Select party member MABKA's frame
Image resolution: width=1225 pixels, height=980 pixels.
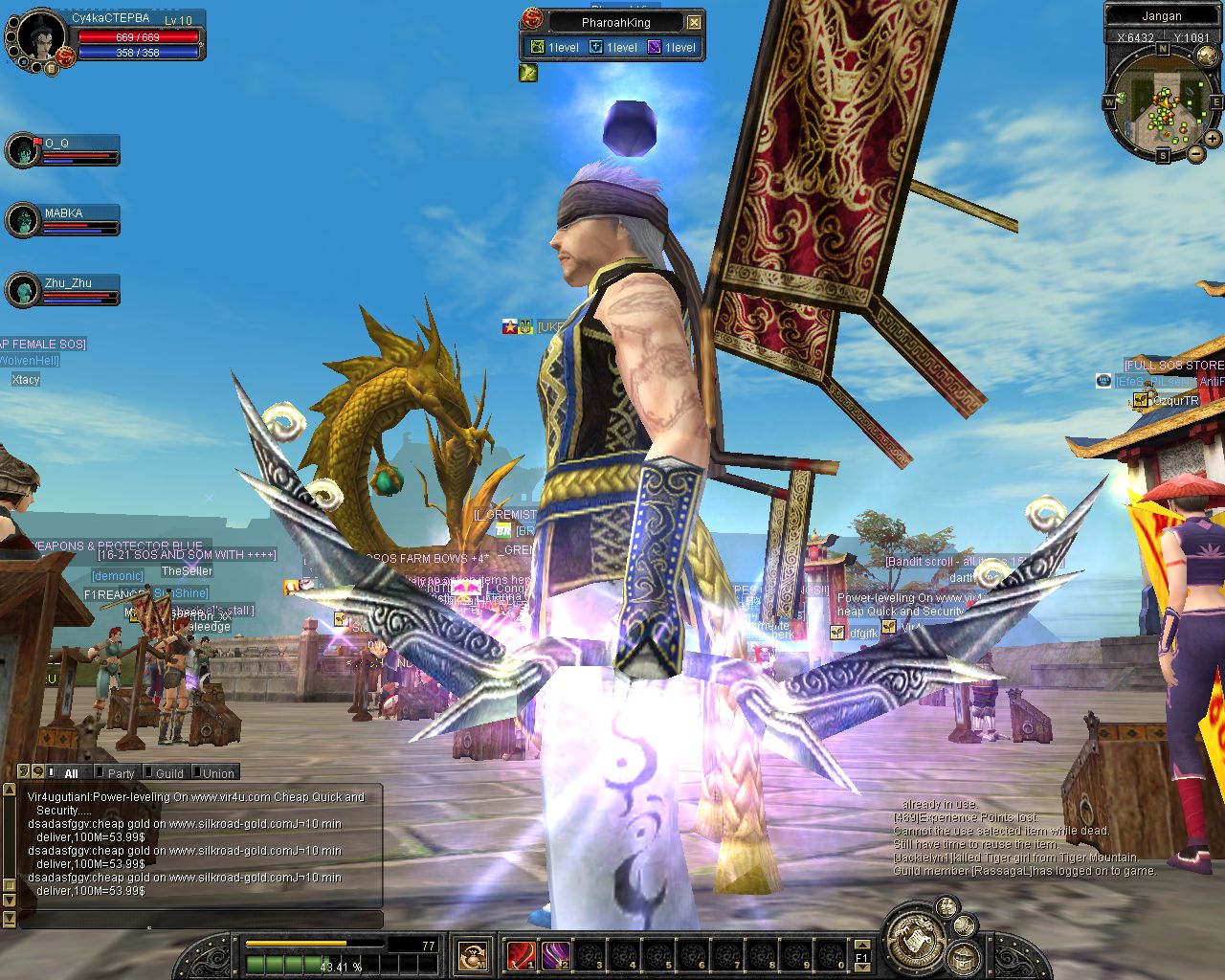(63, 219)
